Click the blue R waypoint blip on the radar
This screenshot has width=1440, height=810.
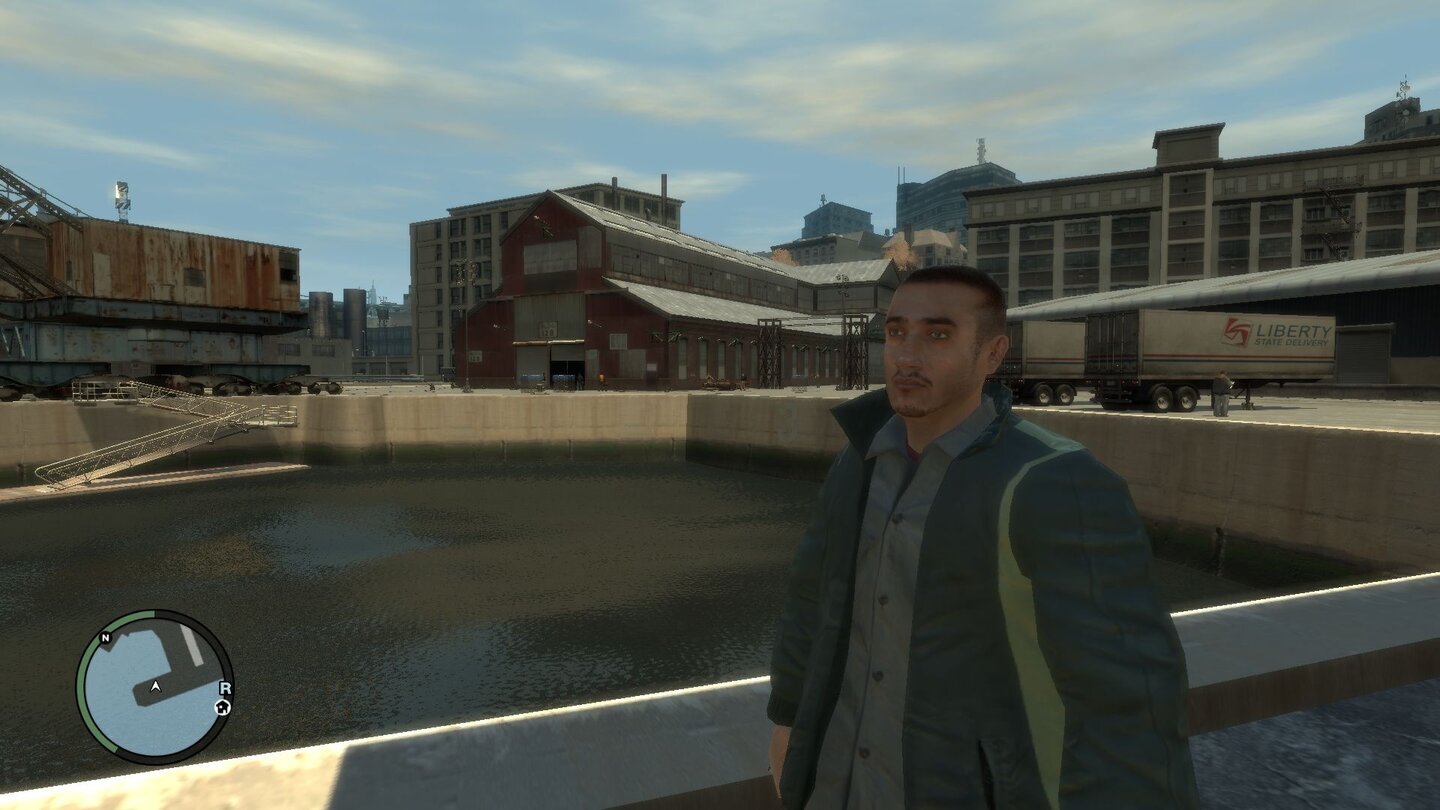[226, 688]
